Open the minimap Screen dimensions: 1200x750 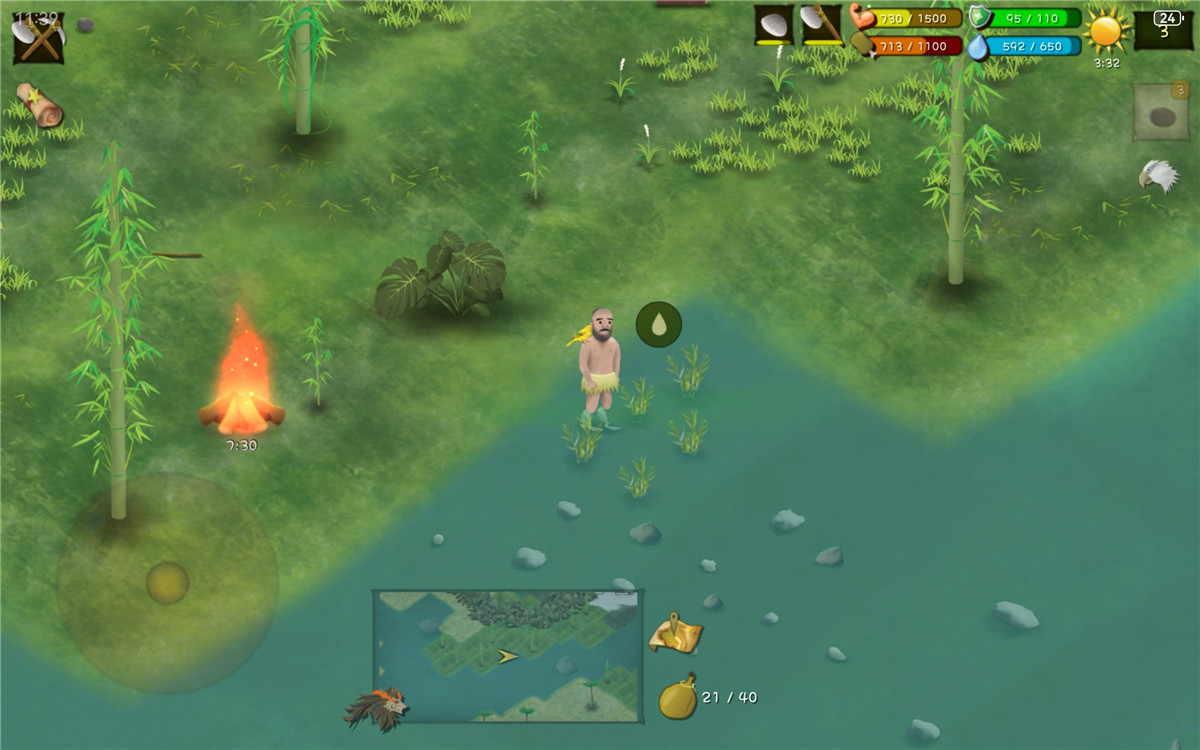point(507,655)
